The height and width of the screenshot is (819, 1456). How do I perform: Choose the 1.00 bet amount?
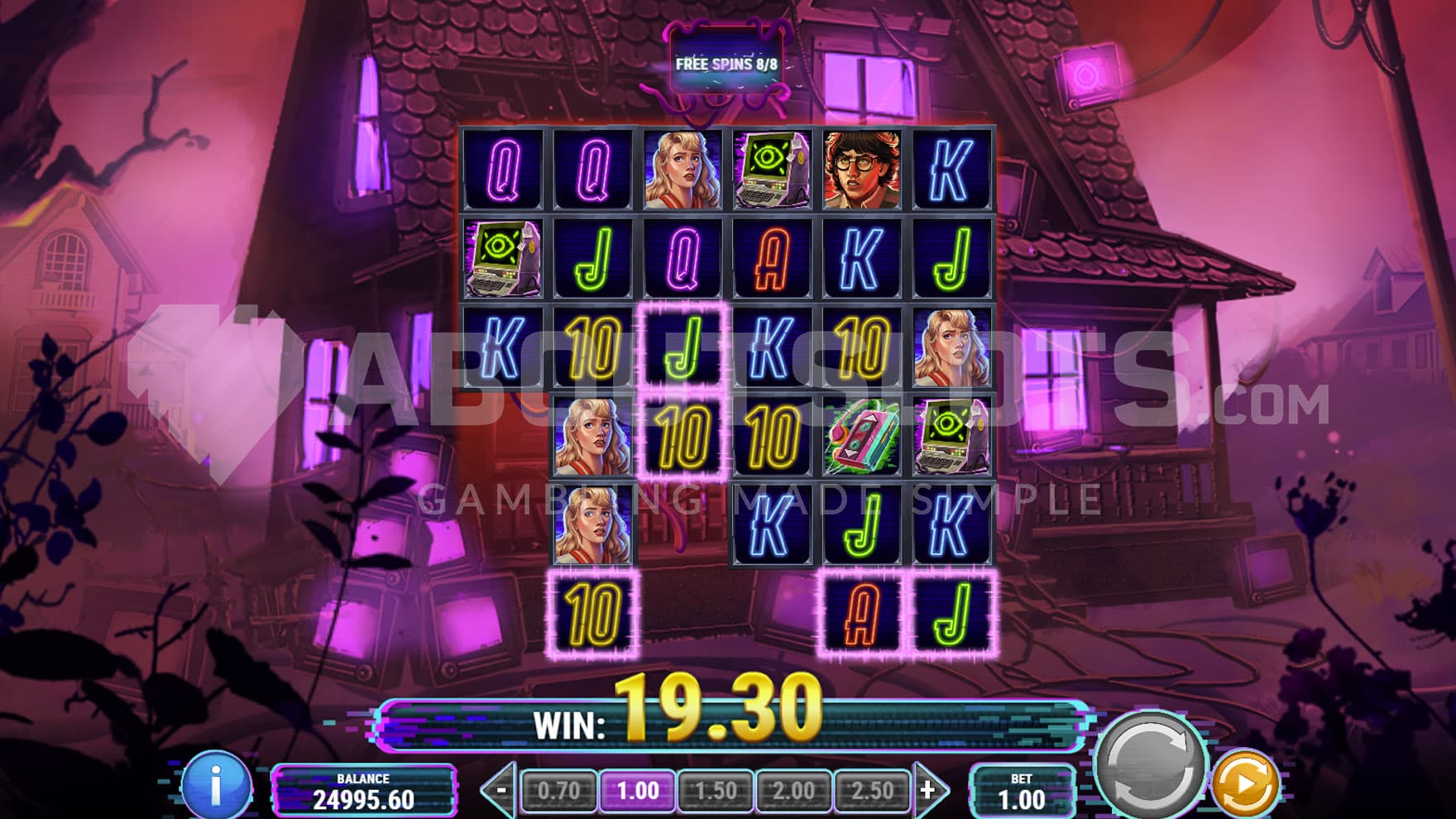coord(637,791)
